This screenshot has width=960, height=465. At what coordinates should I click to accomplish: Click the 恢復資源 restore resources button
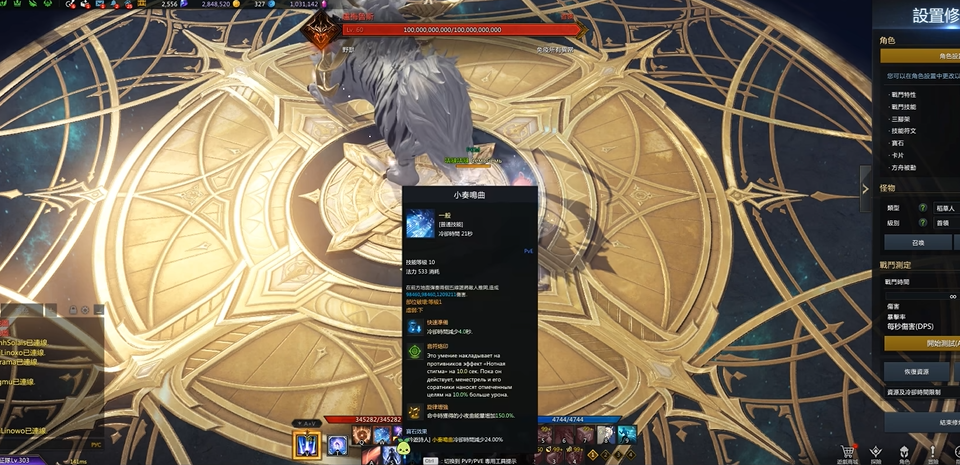[918, 370]
